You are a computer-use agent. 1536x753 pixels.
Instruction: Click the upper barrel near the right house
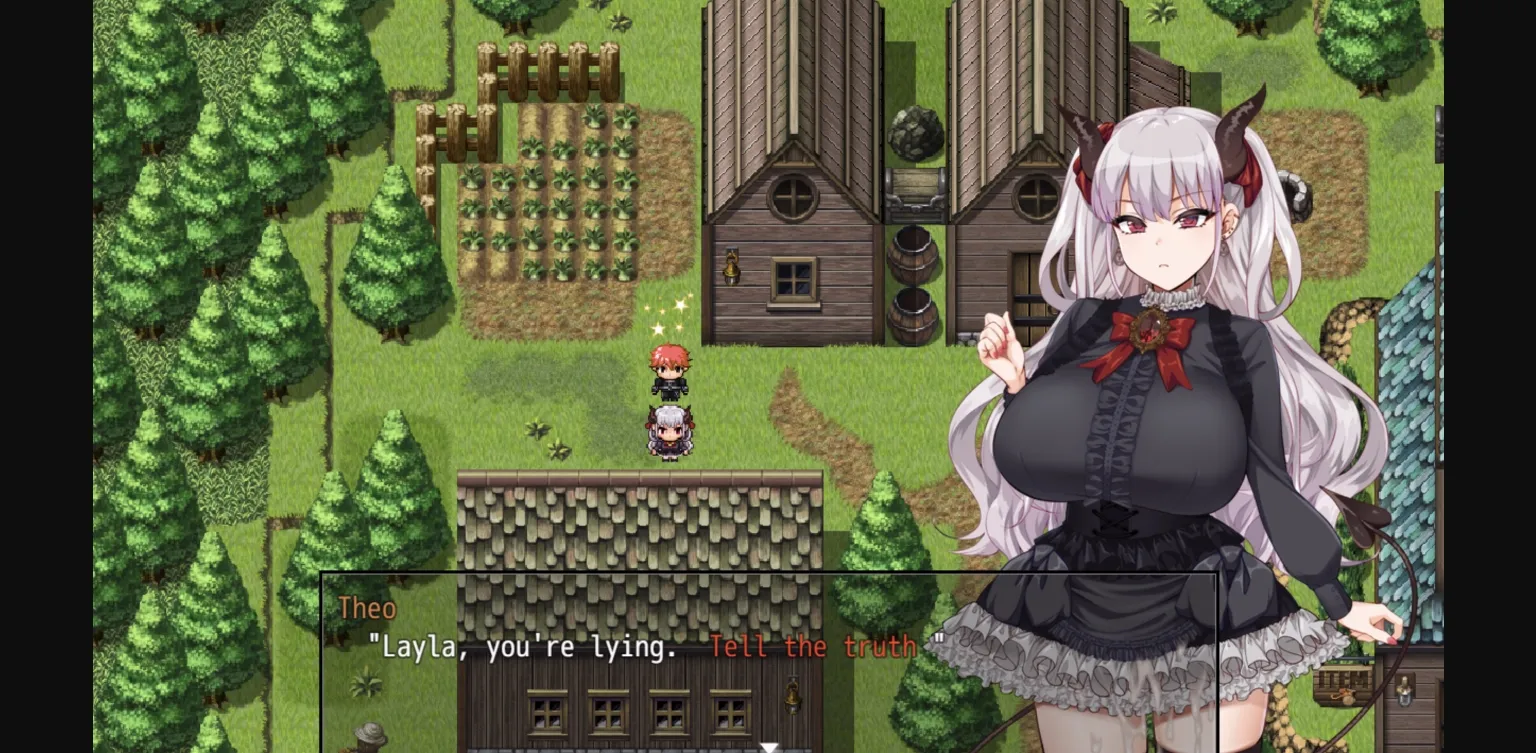[914, 256]
